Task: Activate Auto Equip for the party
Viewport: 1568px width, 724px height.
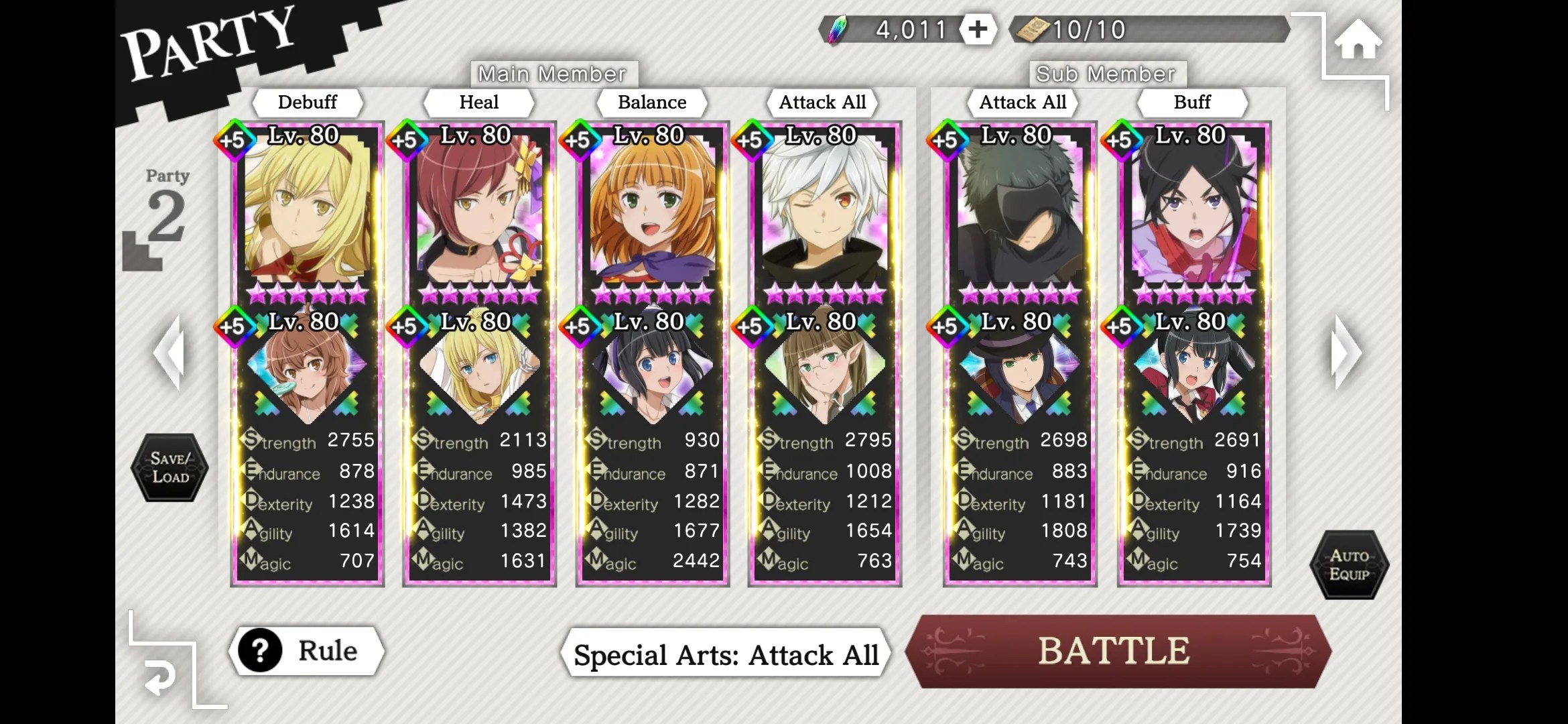Action: click(x=1349, y=565)
